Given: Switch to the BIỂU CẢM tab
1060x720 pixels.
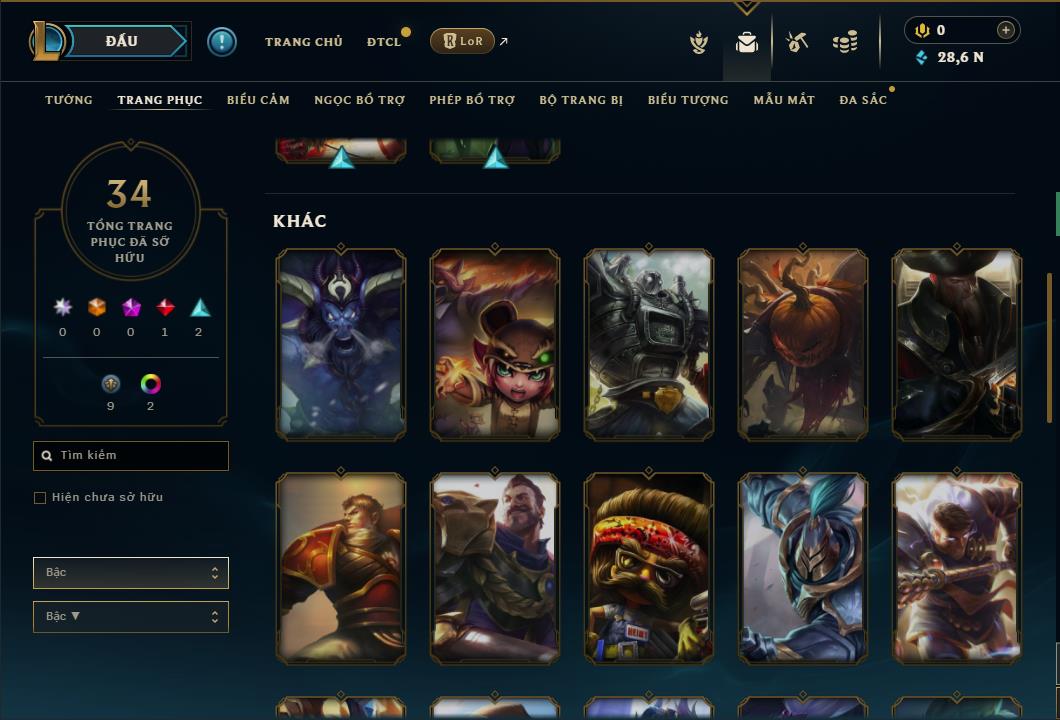Looking at the screenshot, I should click(258, 100).
